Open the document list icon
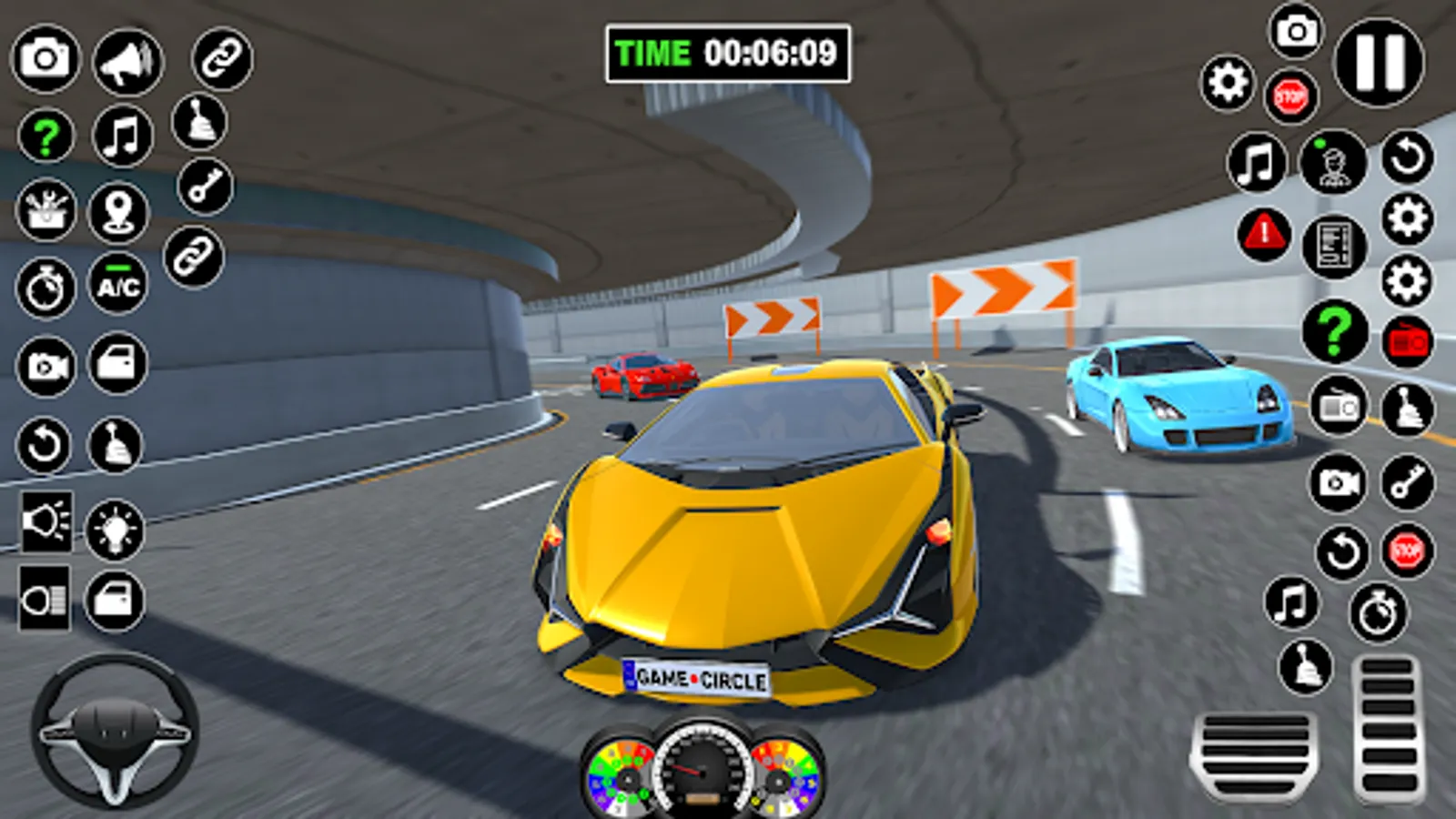 (x=1334, y=246)
